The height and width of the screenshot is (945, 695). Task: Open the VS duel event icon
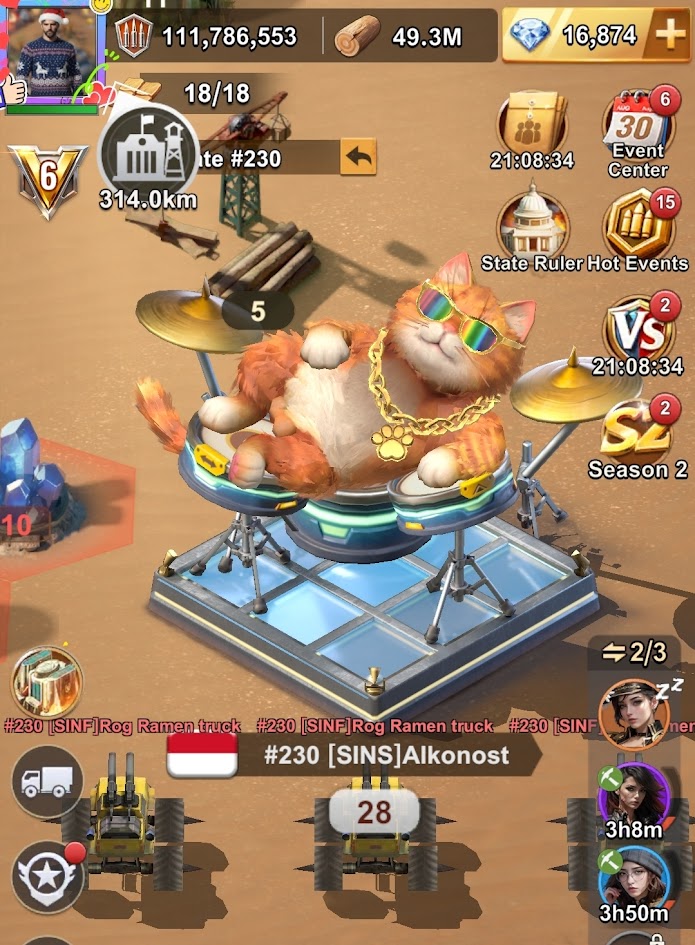point(637,330)
